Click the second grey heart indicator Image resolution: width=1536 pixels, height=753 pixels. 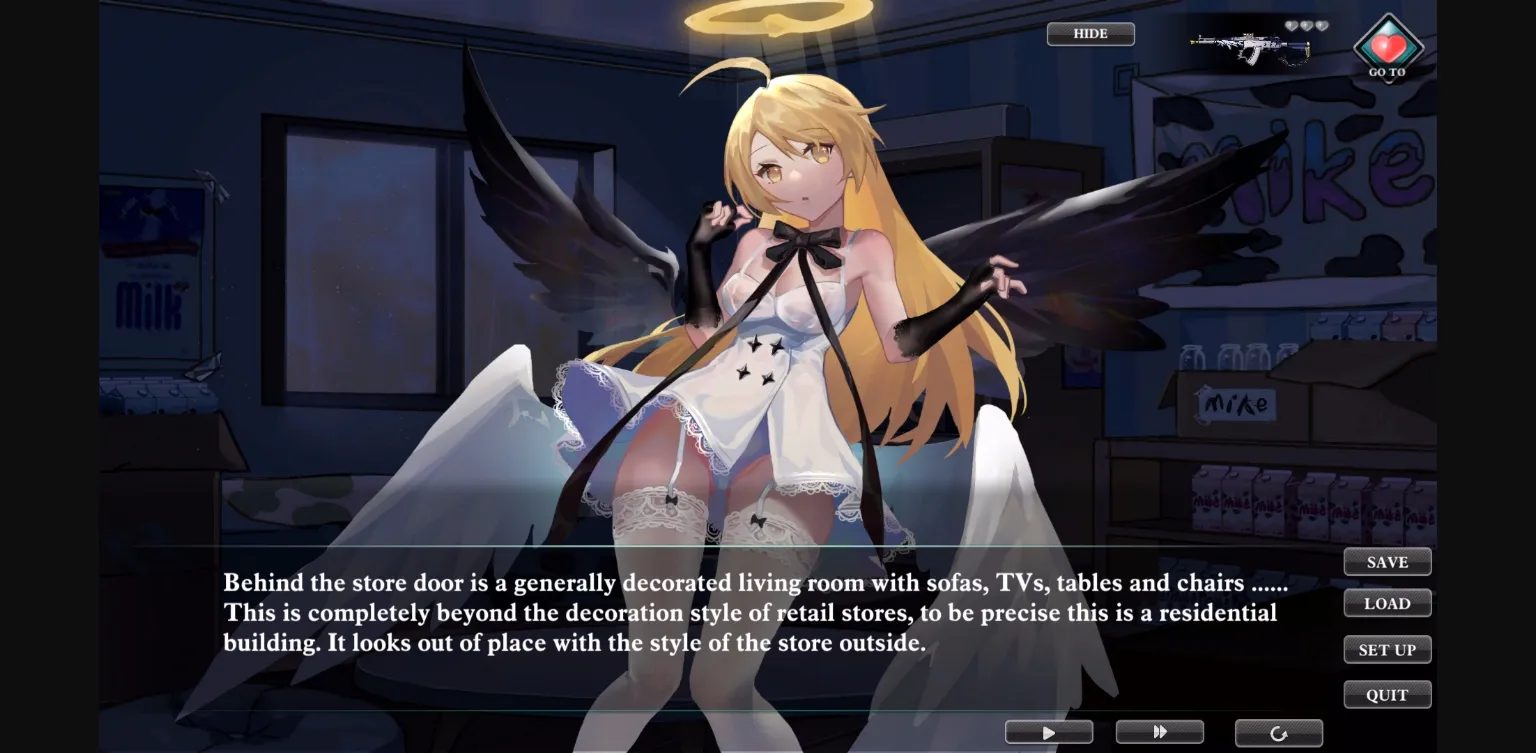coord(1307,25)
